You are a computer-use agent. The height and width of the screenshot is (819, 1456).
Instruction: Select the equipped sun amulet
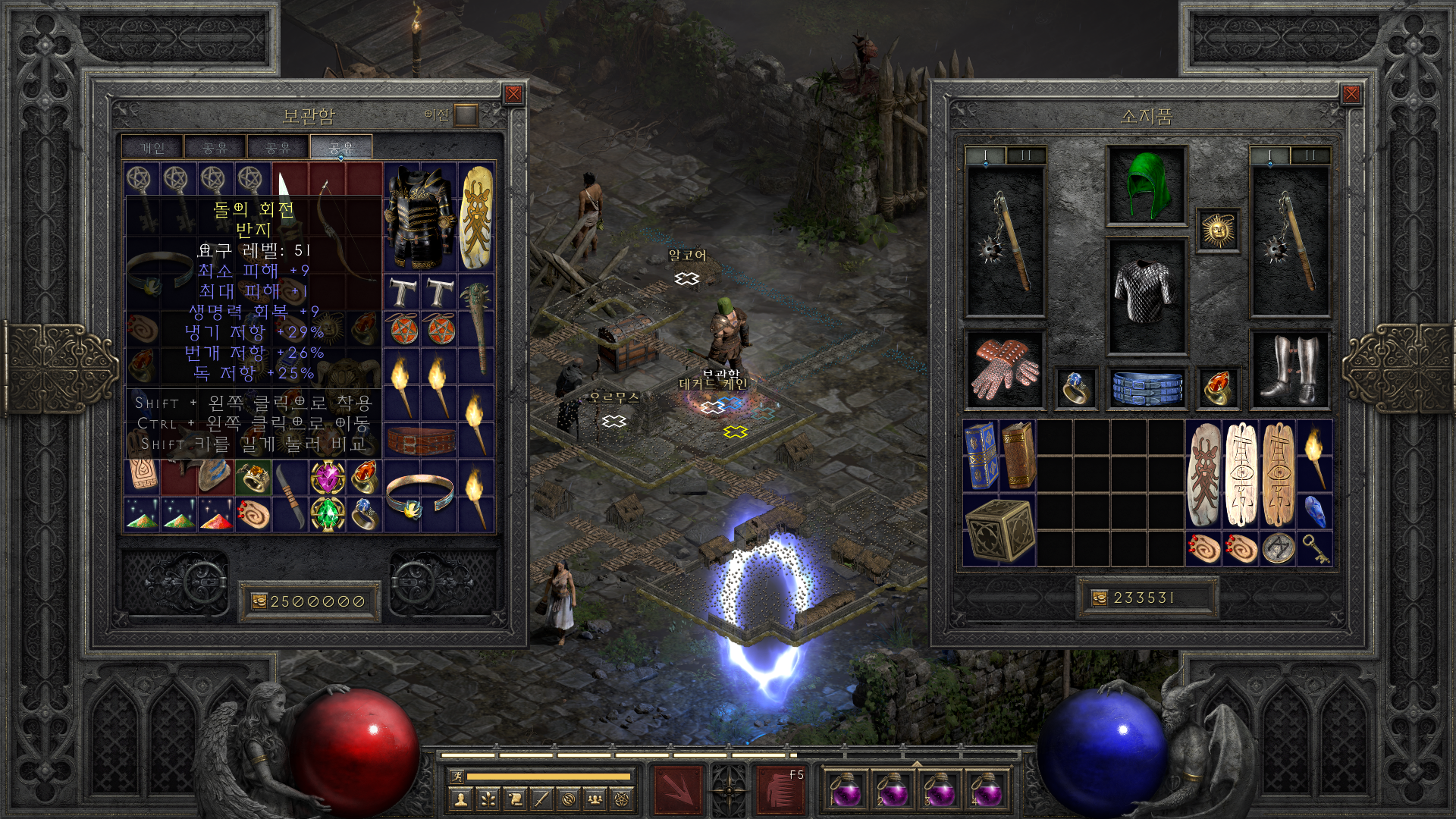point(1218,230)
